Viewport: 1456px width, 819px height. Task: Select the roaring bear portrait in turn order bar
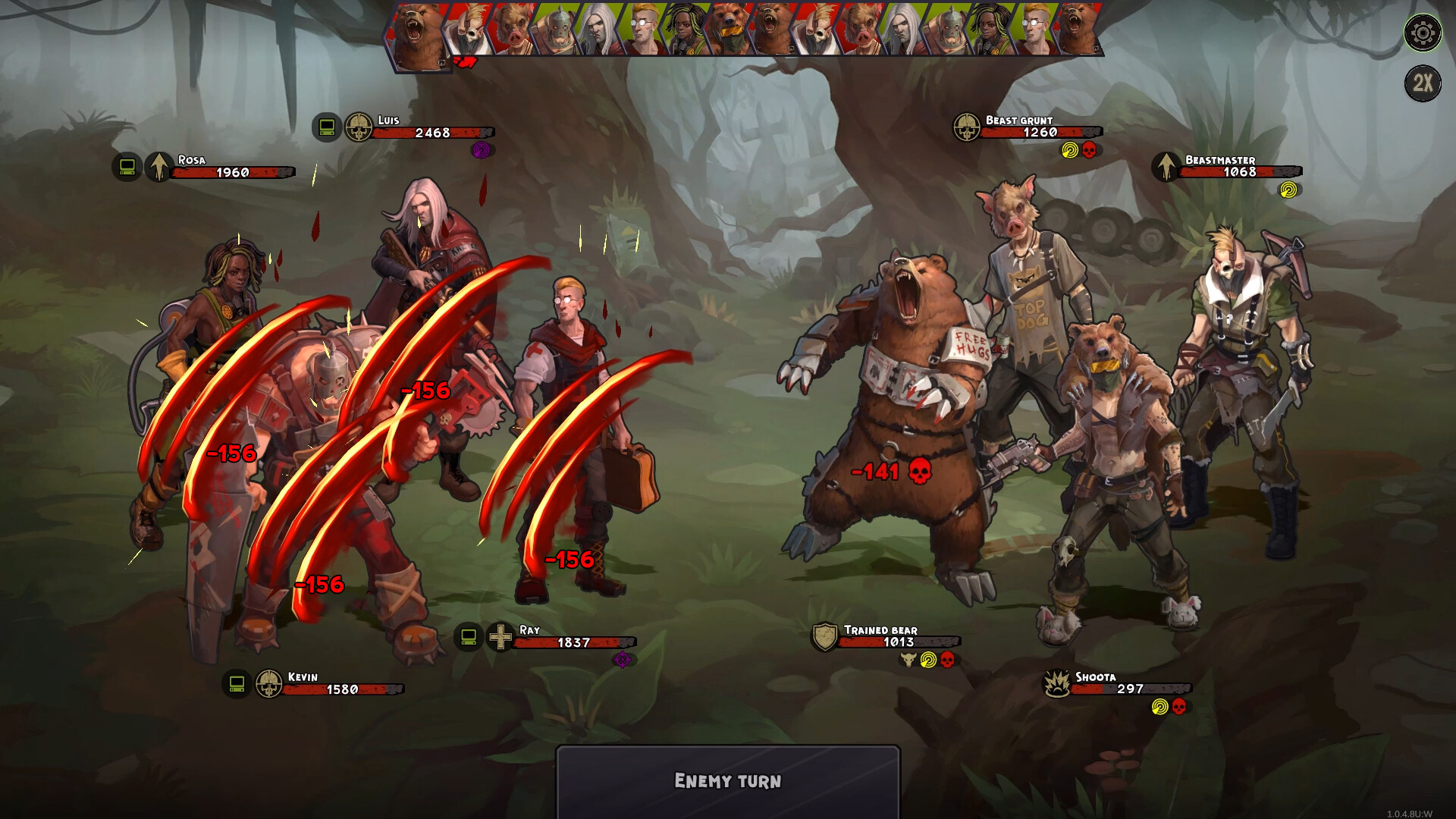416,34
